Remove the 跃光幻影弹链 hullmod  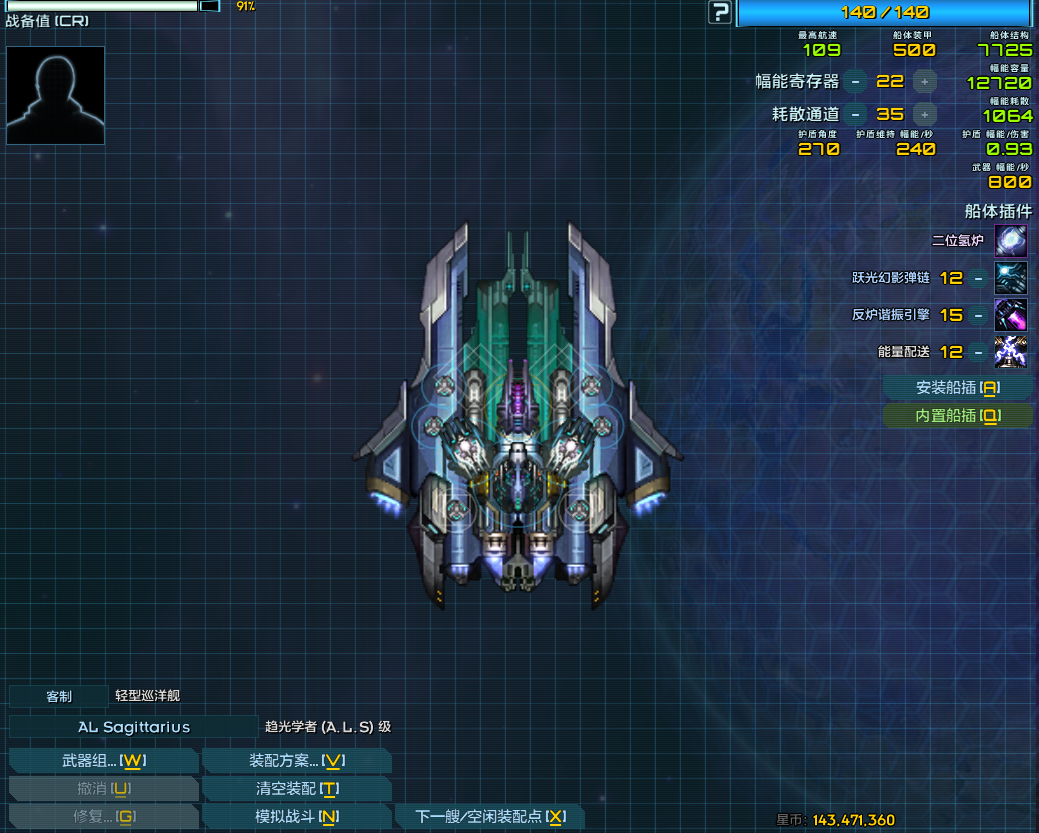[x=977, y=278]
